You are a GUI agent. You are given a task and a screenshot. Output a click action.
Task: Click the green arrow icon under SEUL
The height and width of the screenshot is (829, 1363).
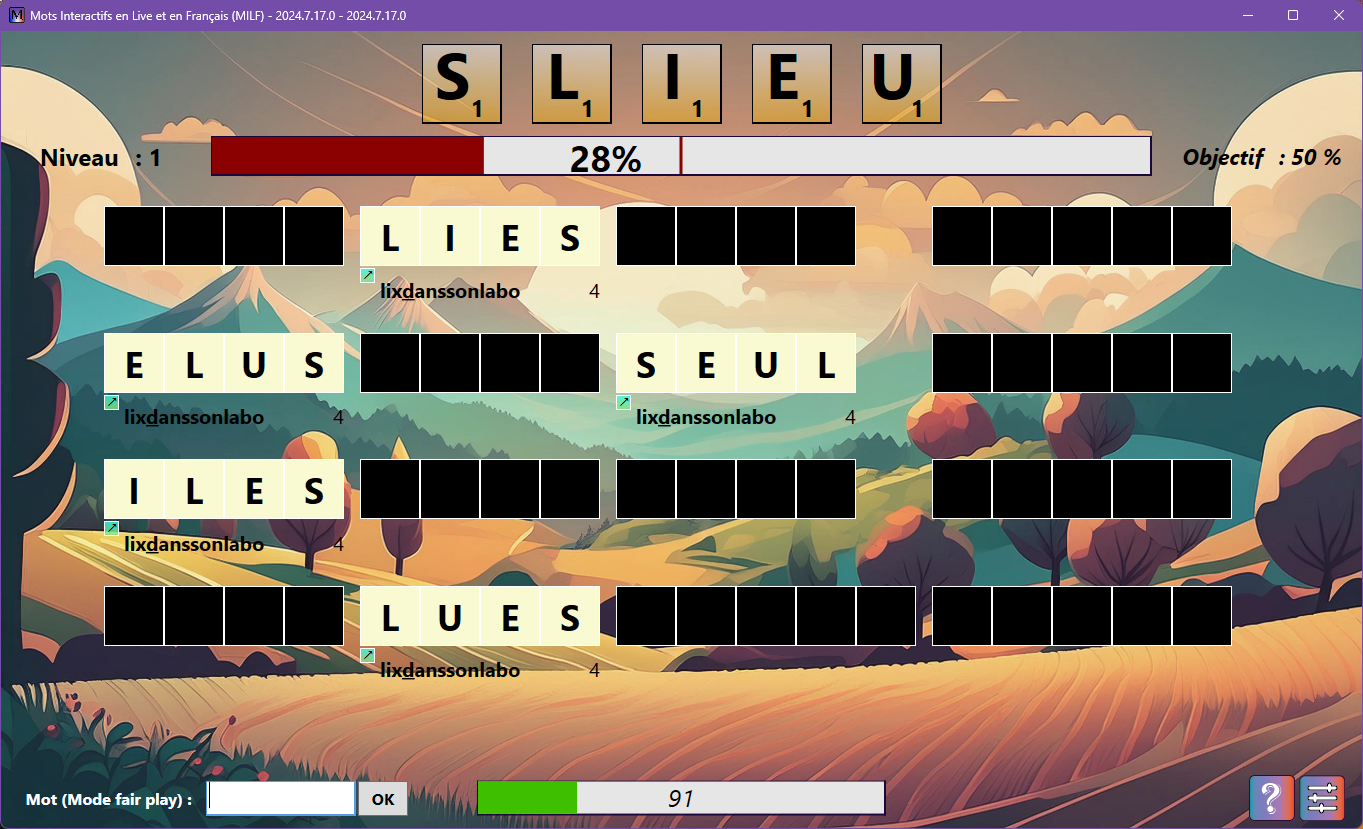click(623, 401)
